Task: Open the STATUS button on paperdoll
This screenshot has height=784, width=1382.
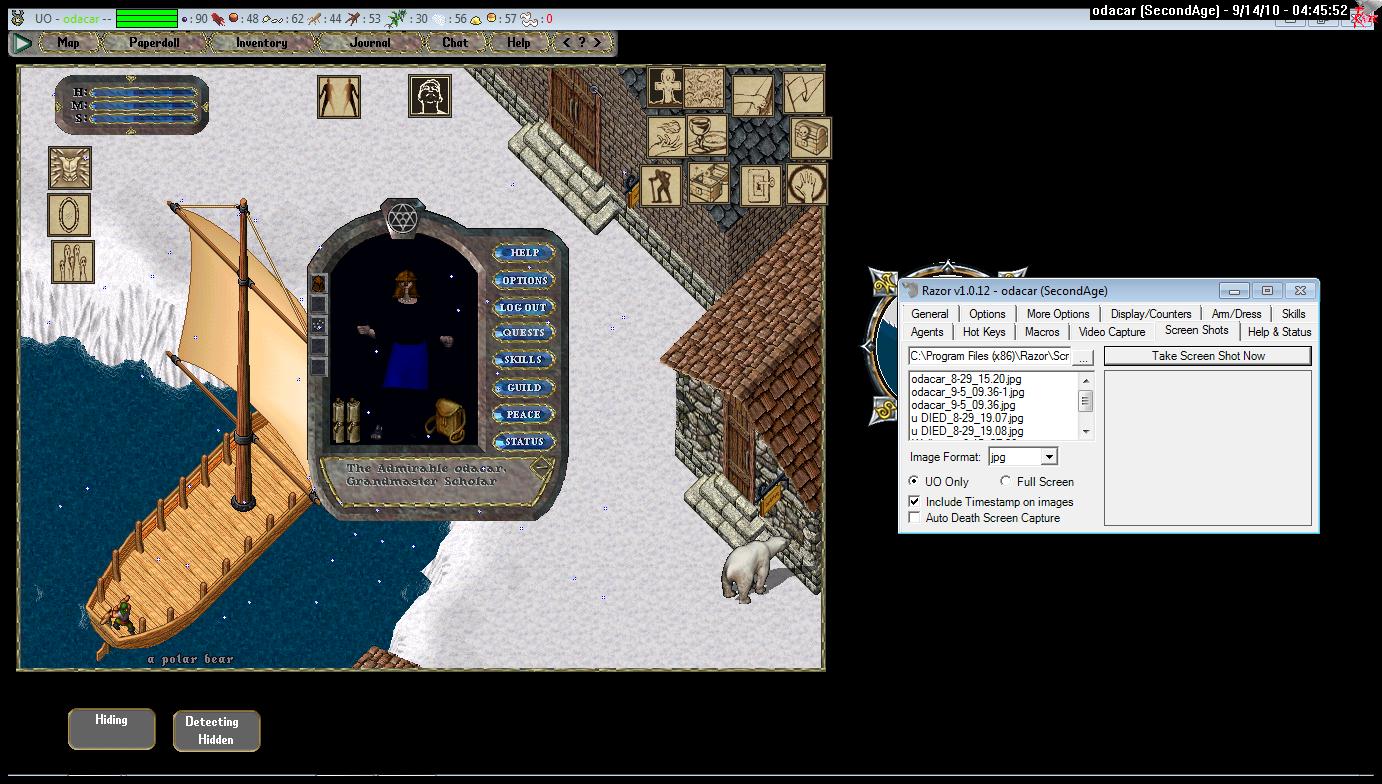Action: click(524, 441)
